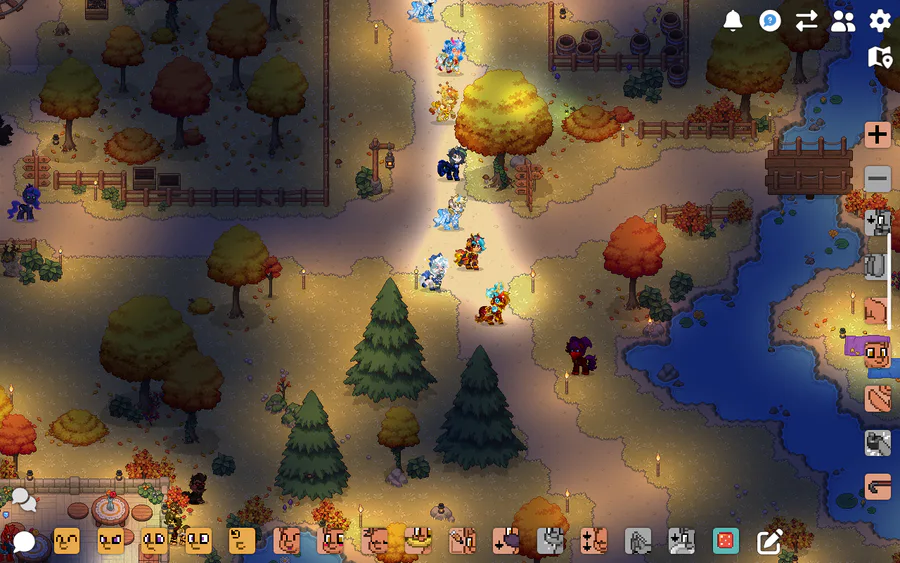The image size is (900, 563).
Task: Open the settings gear menu
Action: coord(880,21)
